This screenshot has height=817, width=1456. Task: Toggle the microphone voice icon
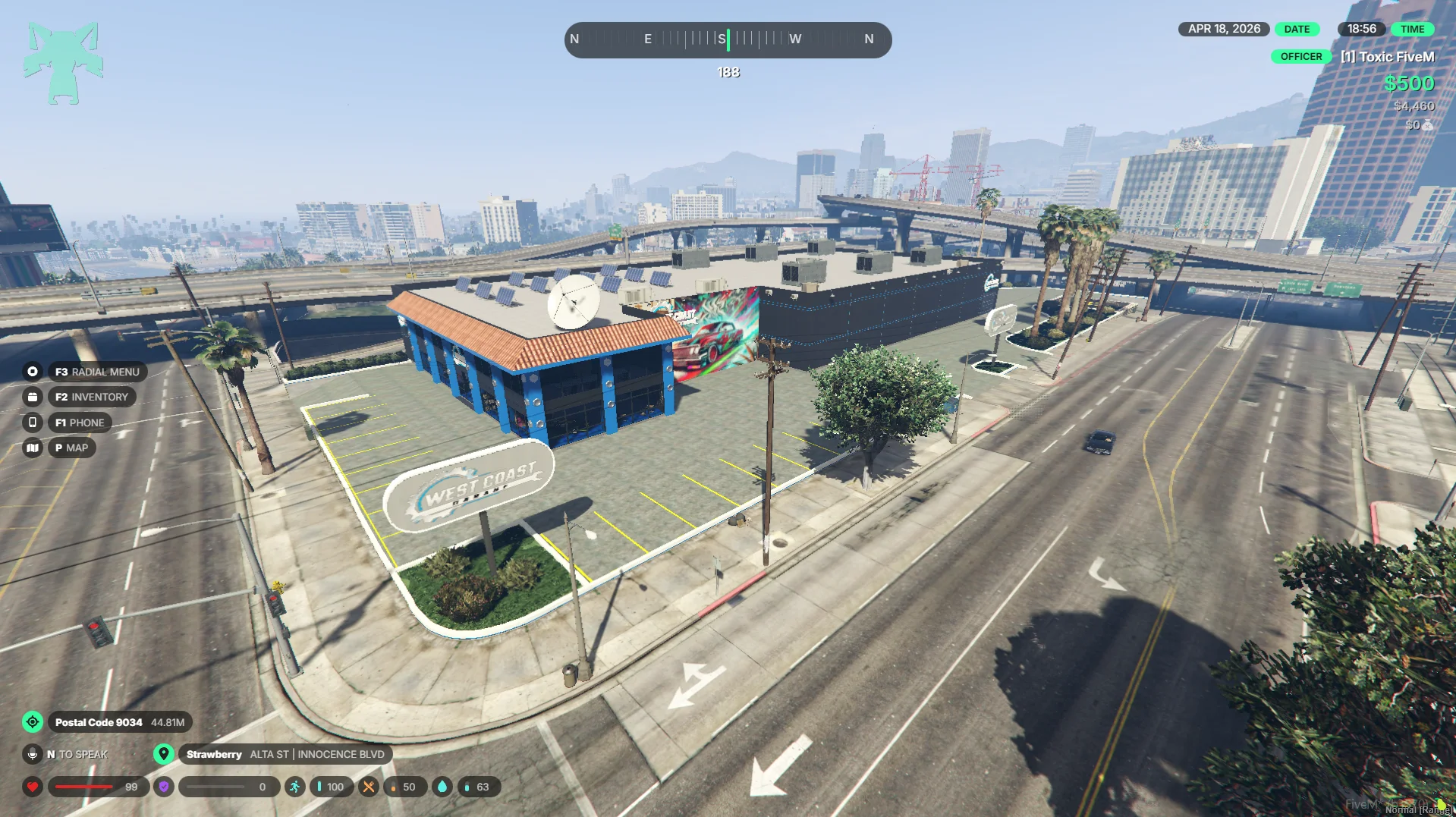33,754
